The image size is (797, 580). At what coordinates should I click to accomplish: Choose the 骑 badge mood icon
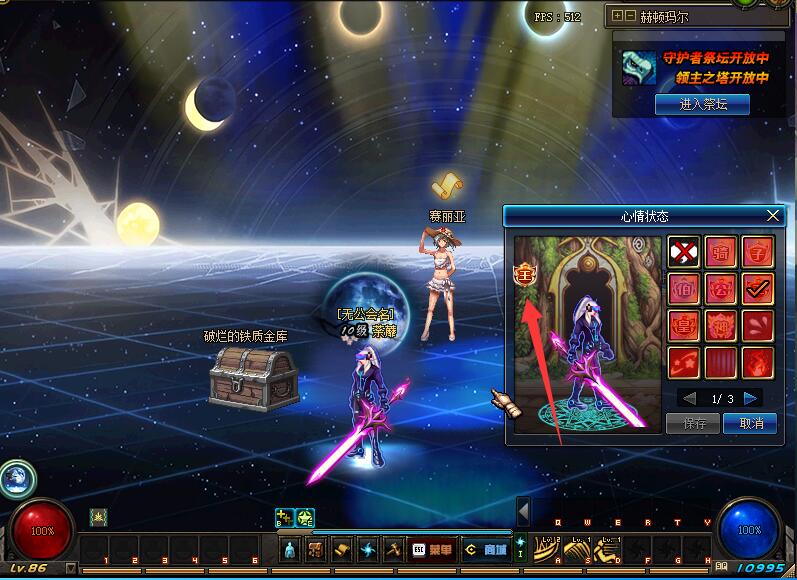(x=721, y=252)
